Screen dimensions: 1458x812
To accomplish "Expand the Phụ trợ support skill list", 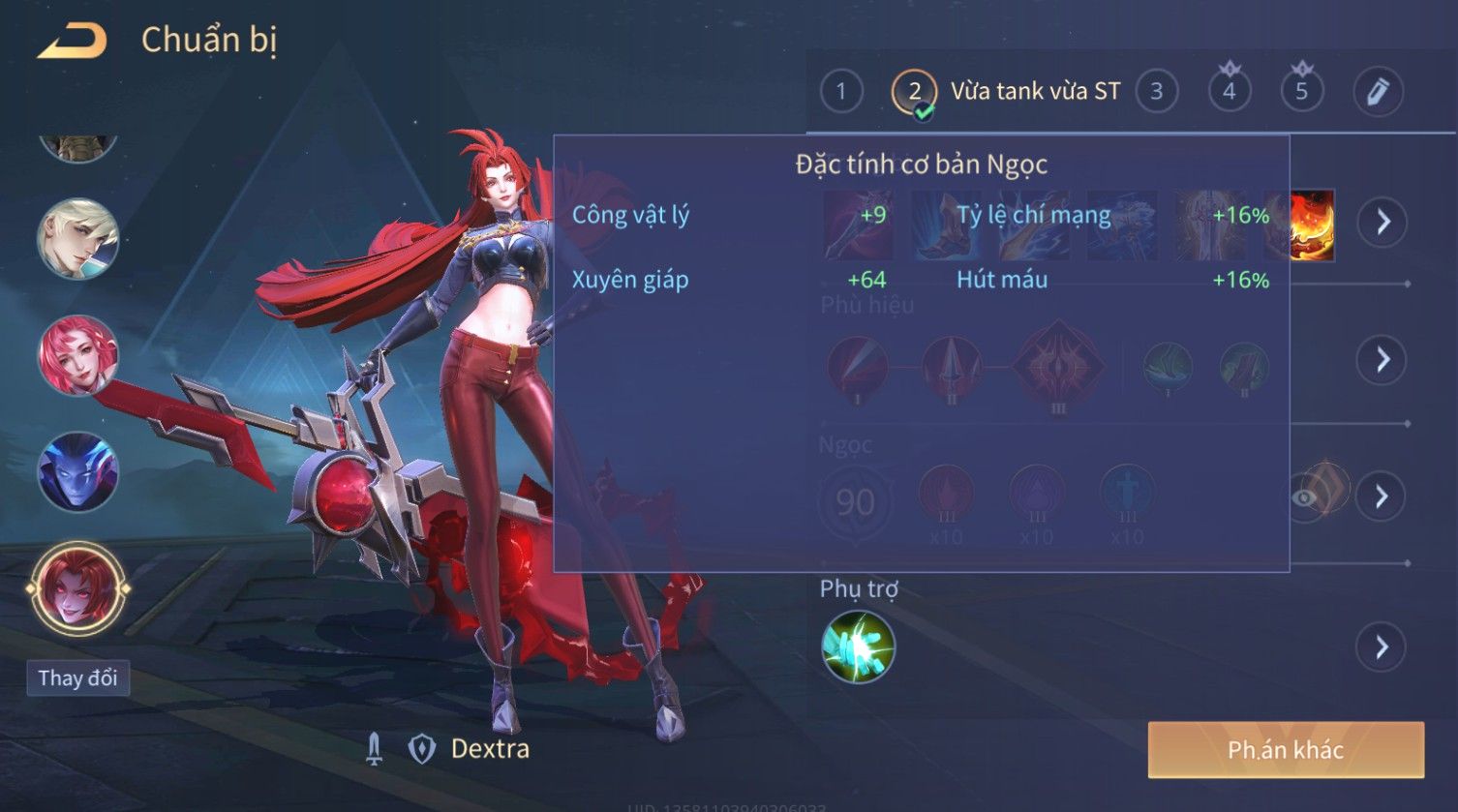I will pyautogui.click(x=1382, y=647).
